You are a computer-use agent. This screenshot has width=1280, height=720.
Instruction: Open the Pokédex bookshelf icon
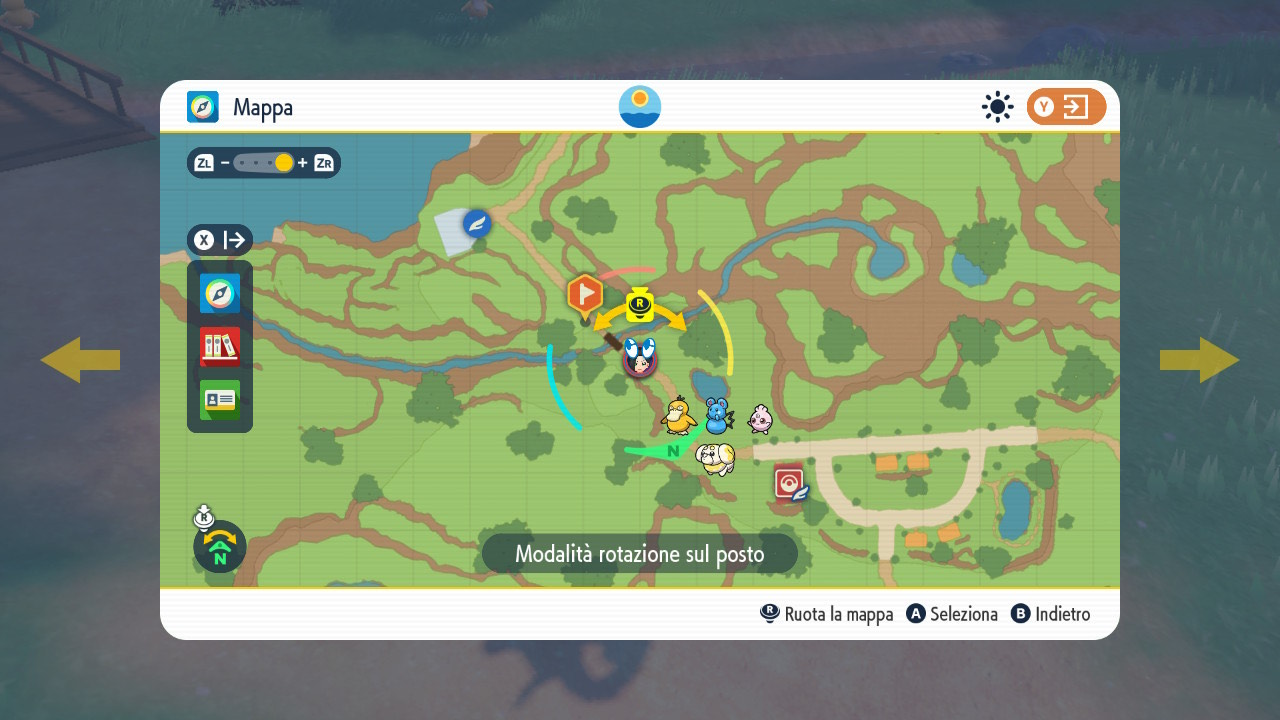(x=220, y=347)
